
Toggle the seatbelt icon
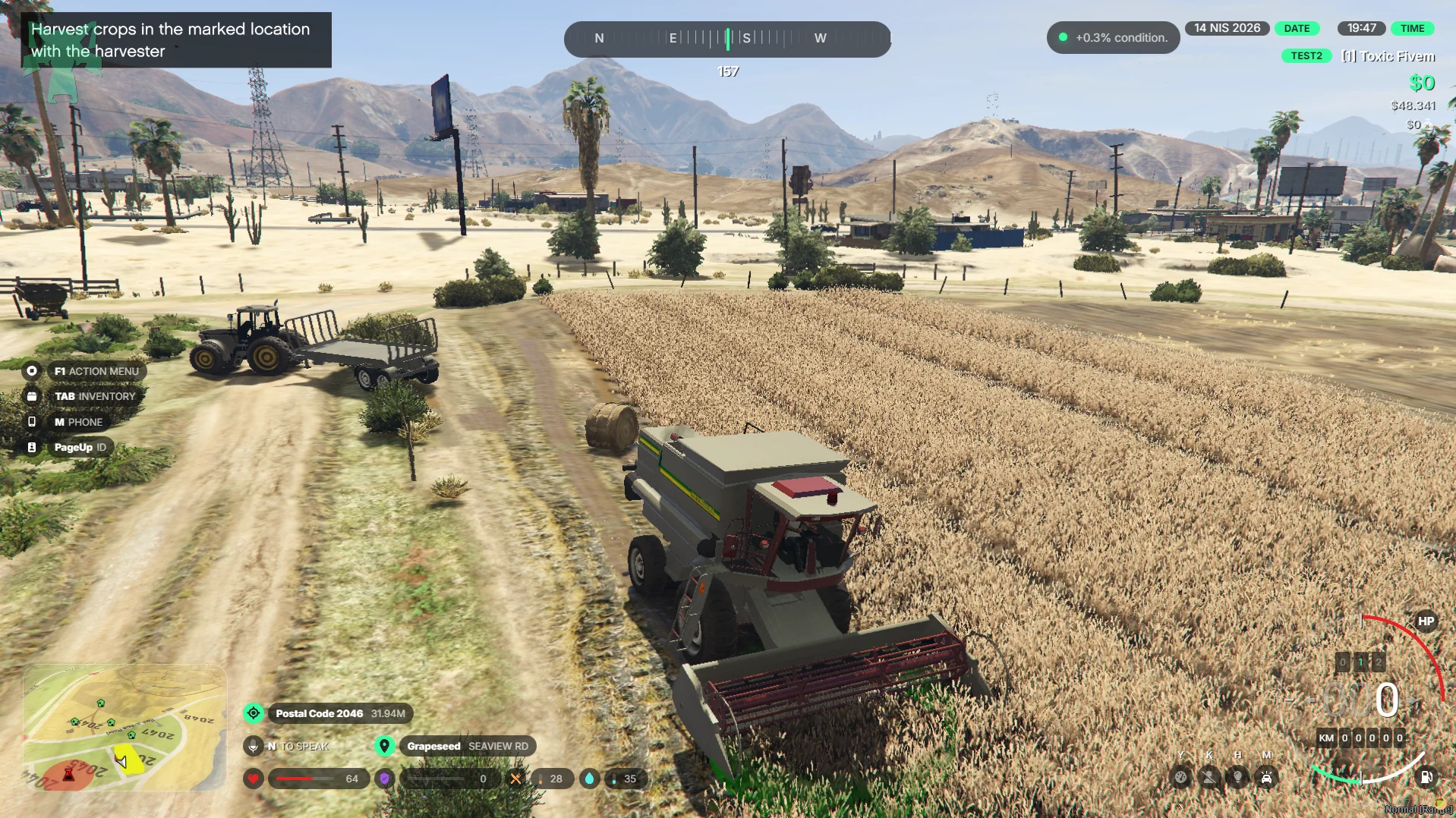[1209, 777]
